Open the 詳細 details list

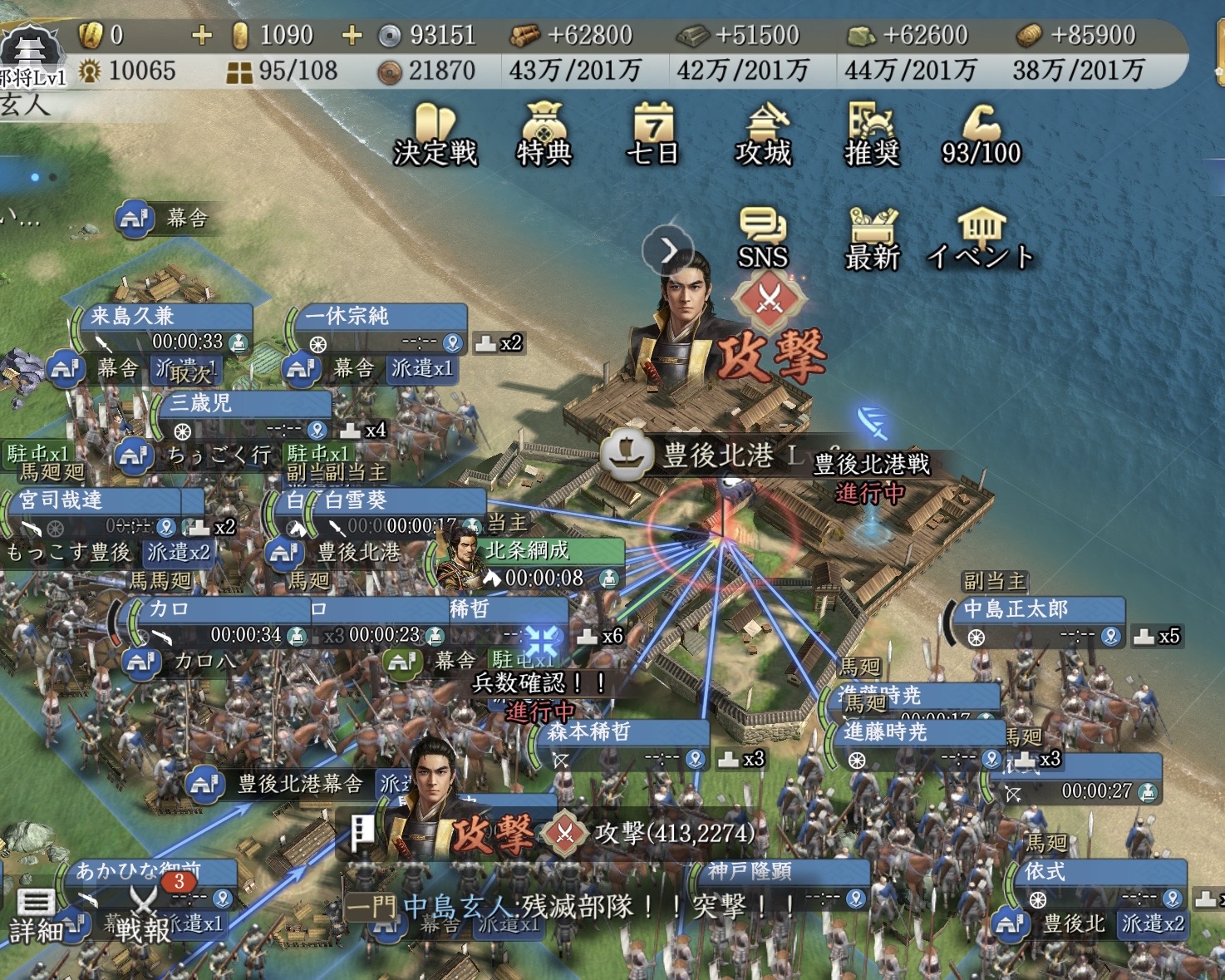35,915
